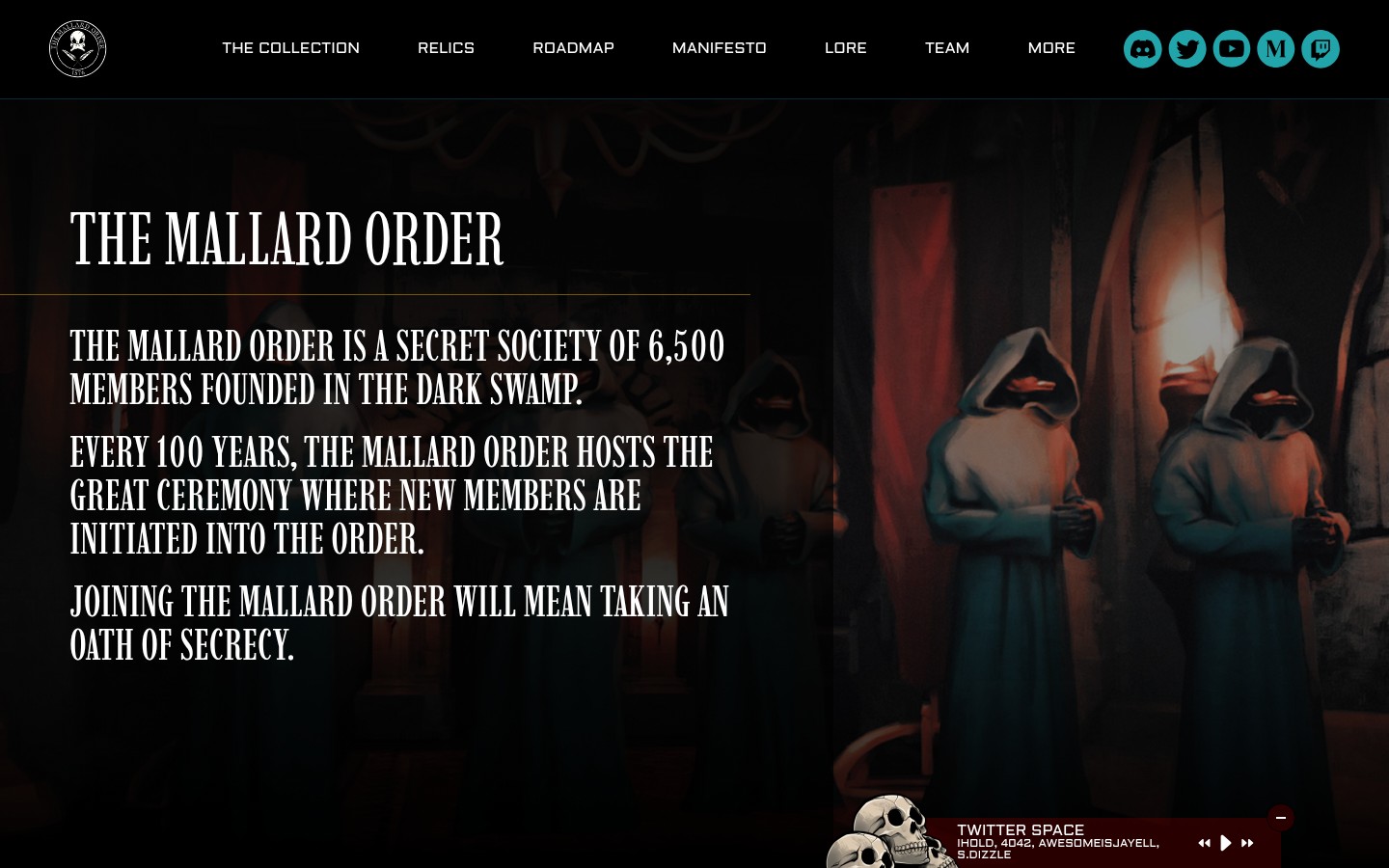Screen dimensions: 1389x868
Task: Click the Mallard Order emblem logo
Action: (77, 48)
